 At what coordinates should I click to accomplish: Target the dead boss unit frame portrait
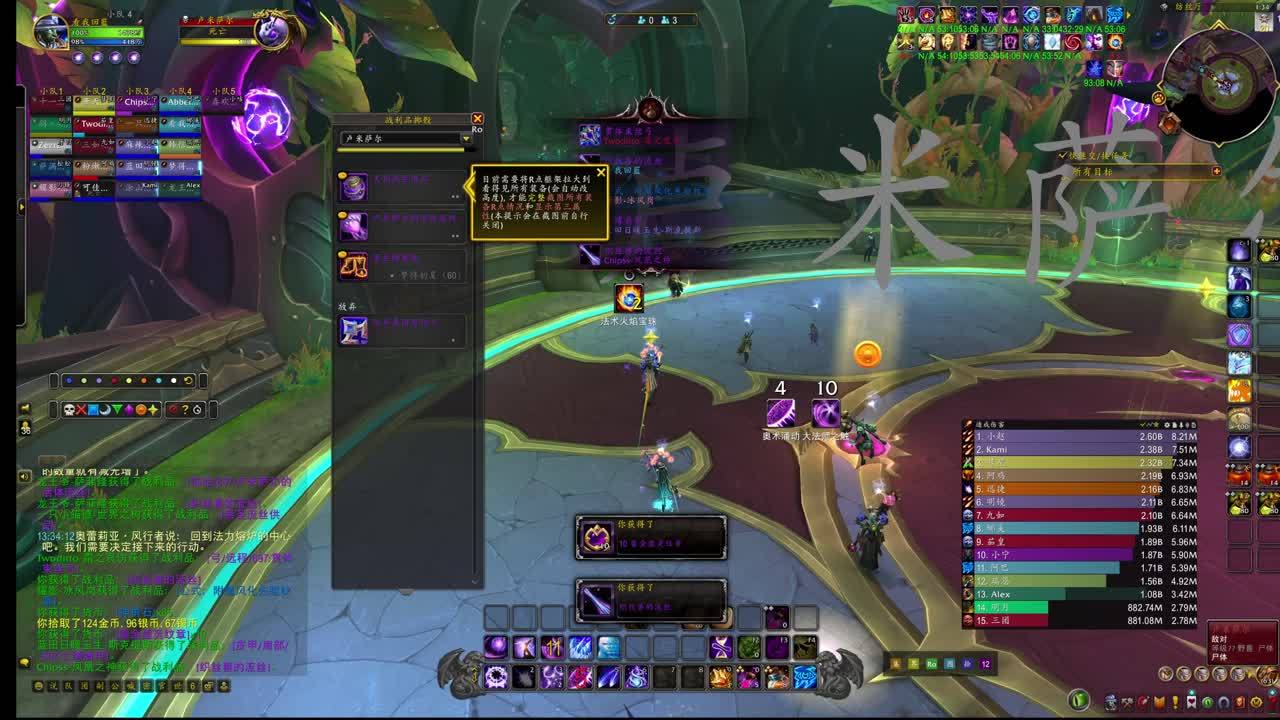271,32
